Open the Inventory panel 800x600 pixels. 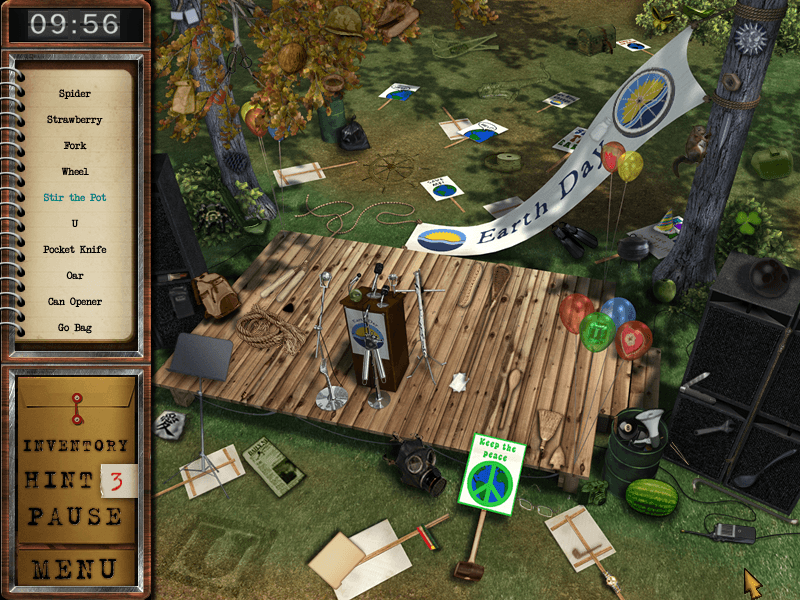pyautogui.click(x=76, y=446)
